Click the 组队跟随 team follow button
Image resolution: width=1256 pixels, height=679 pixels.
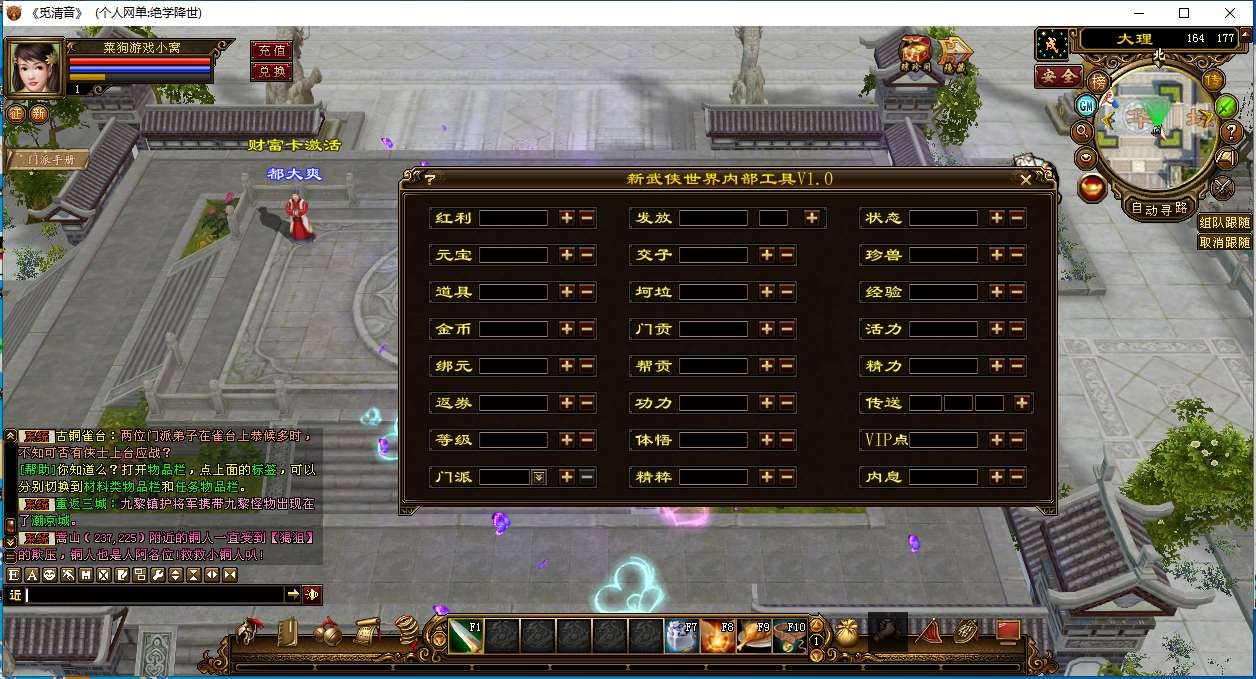(x=1225, y=224)
